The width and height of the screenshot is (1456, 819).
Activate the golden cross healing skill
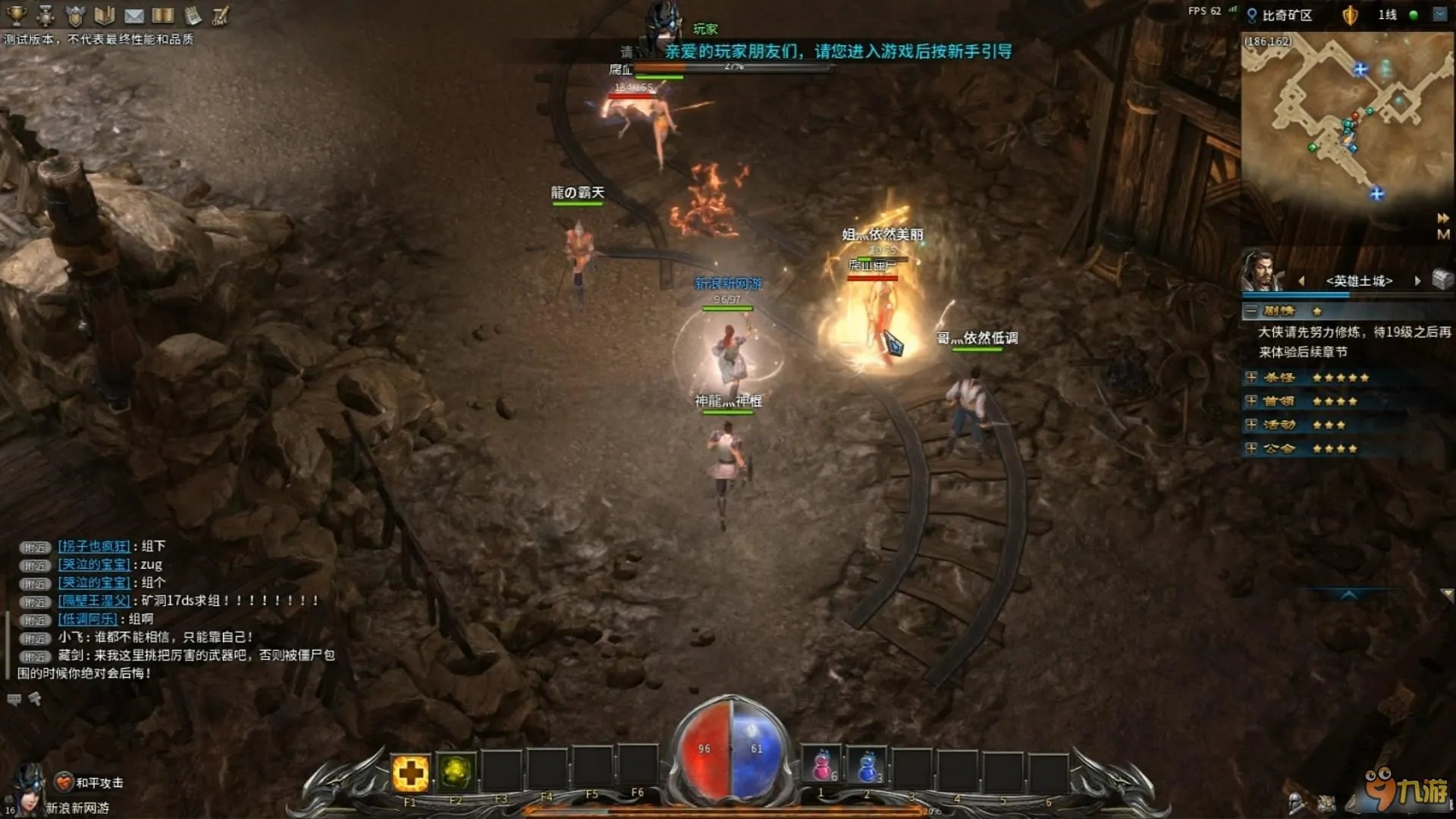[x=410, y=773]
